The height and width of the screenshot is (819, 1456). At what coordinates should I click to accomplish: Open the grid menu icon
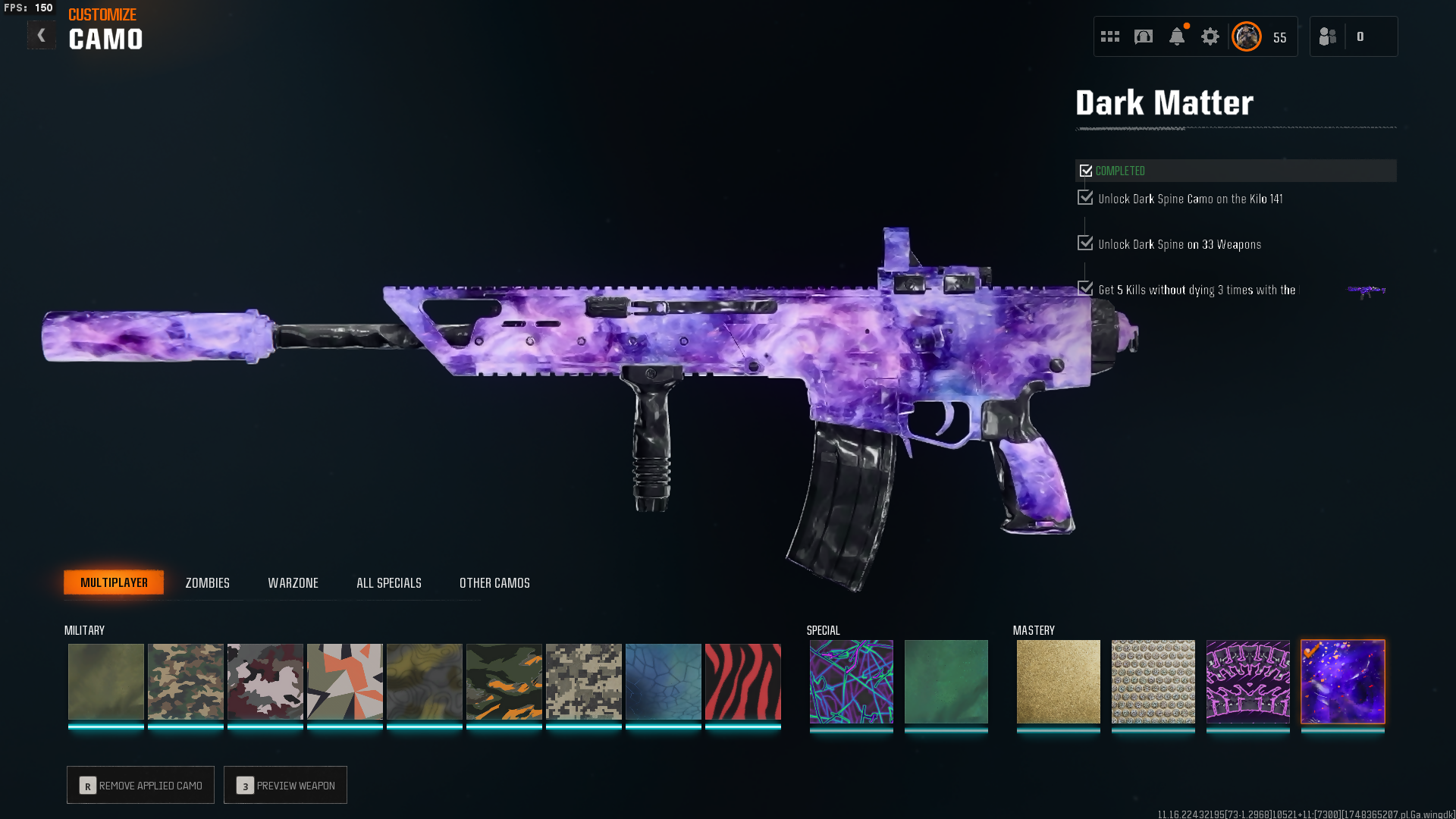tap(1109, 36)
